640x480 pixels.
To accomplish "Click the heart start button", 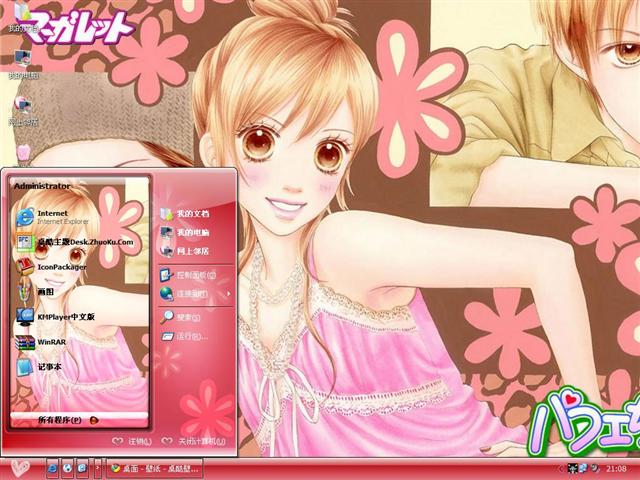I will coord(19,467).
